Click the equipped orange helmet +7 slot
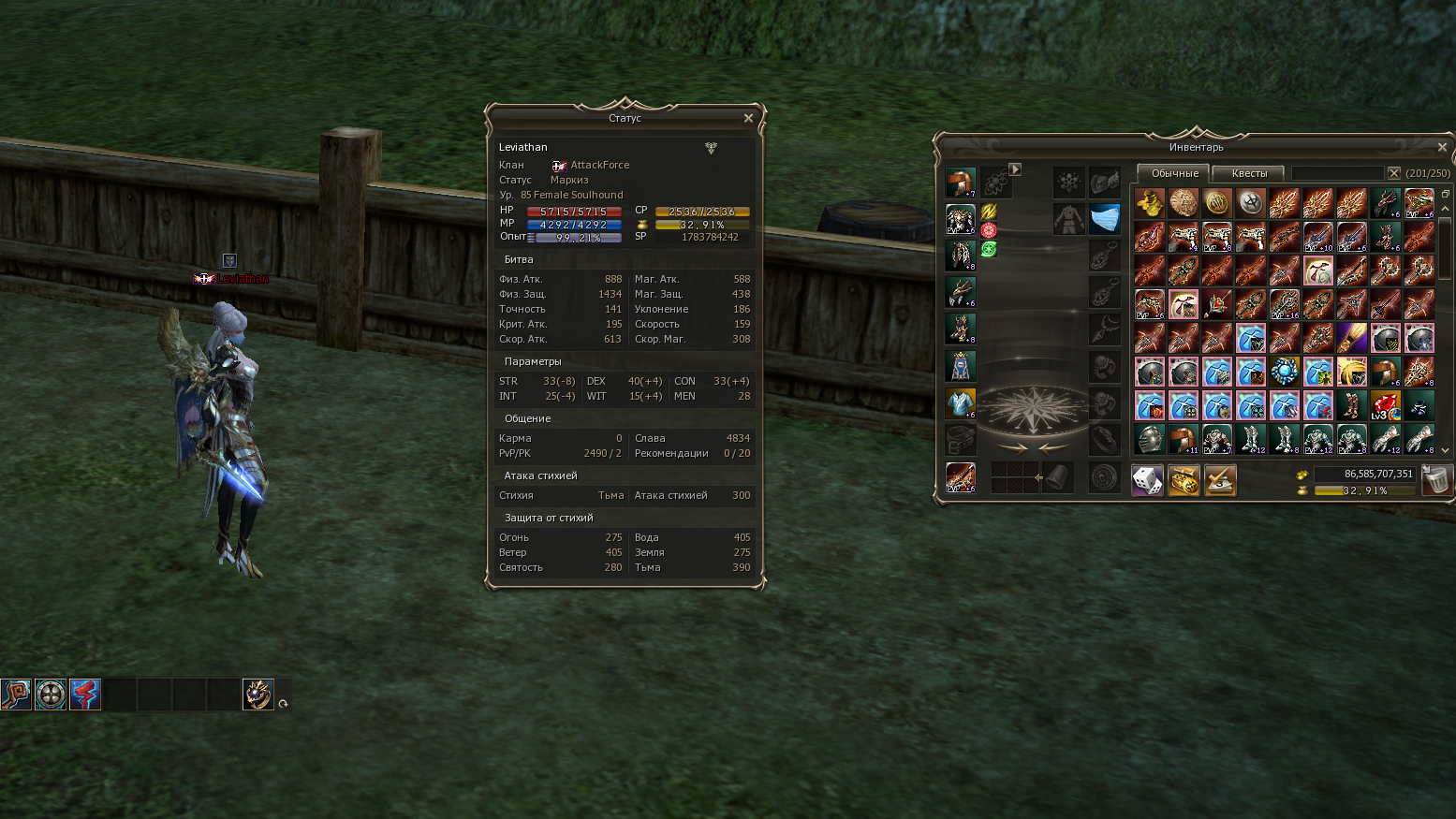This screenshot has width=1456, height=819. [961, 182]
